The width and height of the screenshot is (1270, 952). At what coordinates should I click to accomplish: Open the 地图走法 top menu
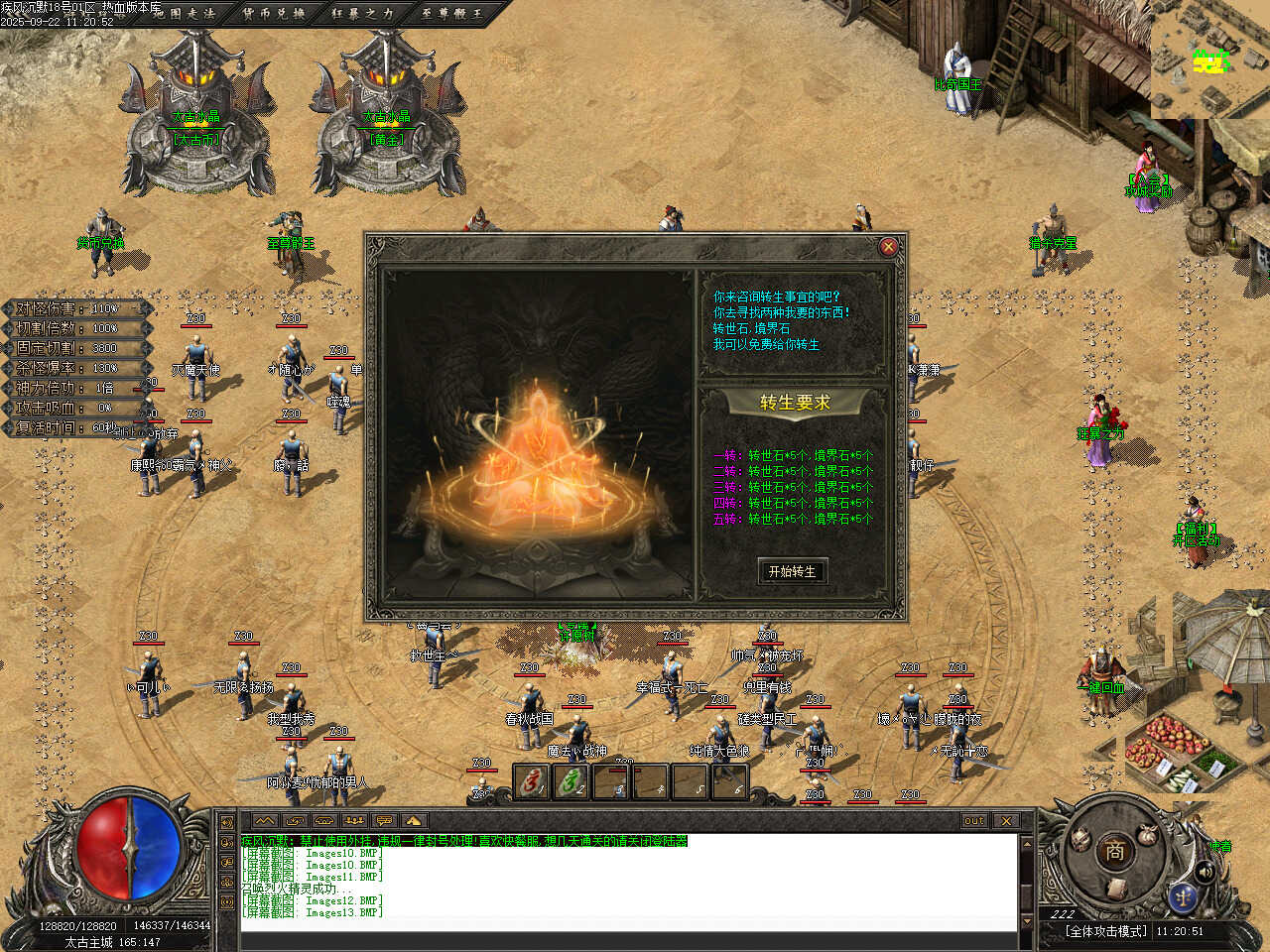click(185, 14)
